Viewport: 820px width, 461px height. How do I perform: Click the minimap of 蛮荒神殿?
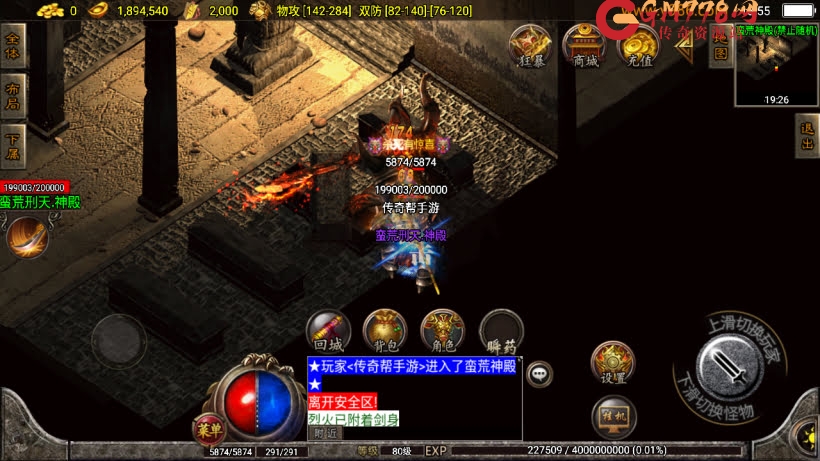(x=775, y=66)
